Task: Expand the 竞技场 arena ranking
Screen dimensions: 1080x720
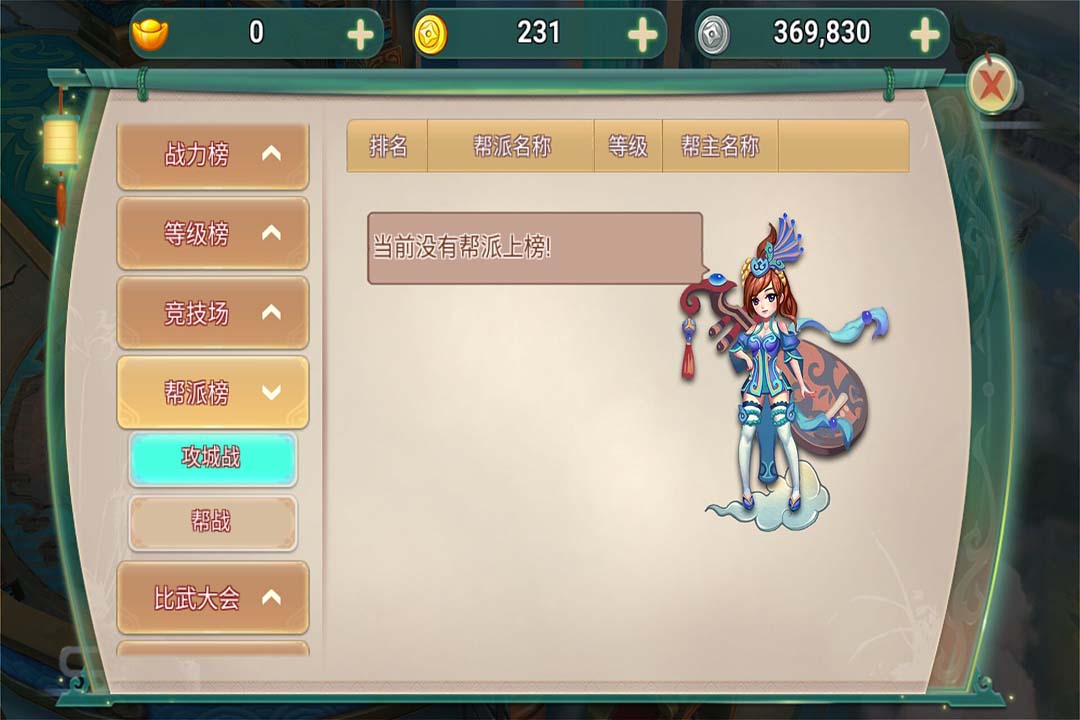Action: tap(212, 313)
